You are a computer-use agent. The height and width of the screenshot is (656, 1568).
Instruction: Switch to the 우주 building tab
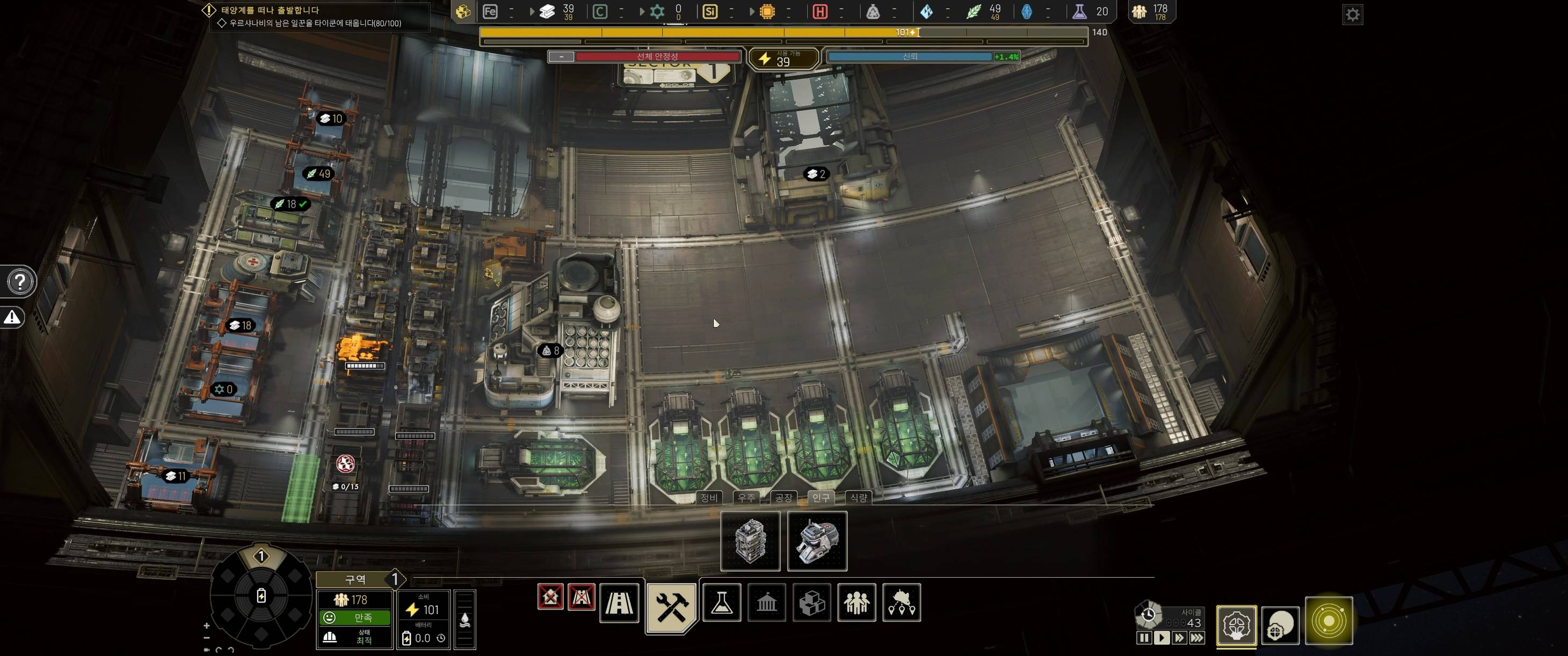746,497
